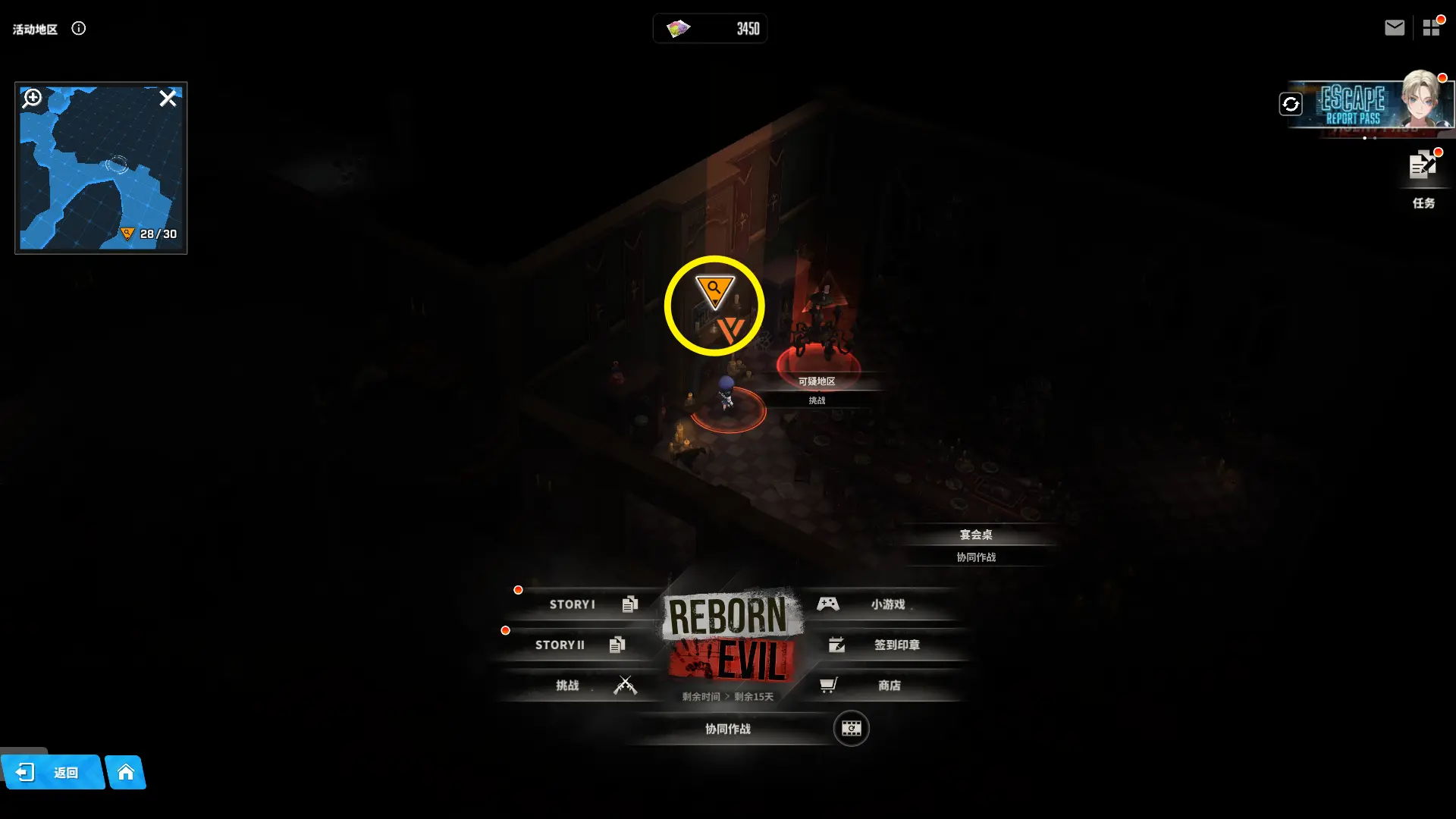Viewport: 1456px width, 819px height.
Task: Open the mailbox envelope icon
Action: 1394,28
